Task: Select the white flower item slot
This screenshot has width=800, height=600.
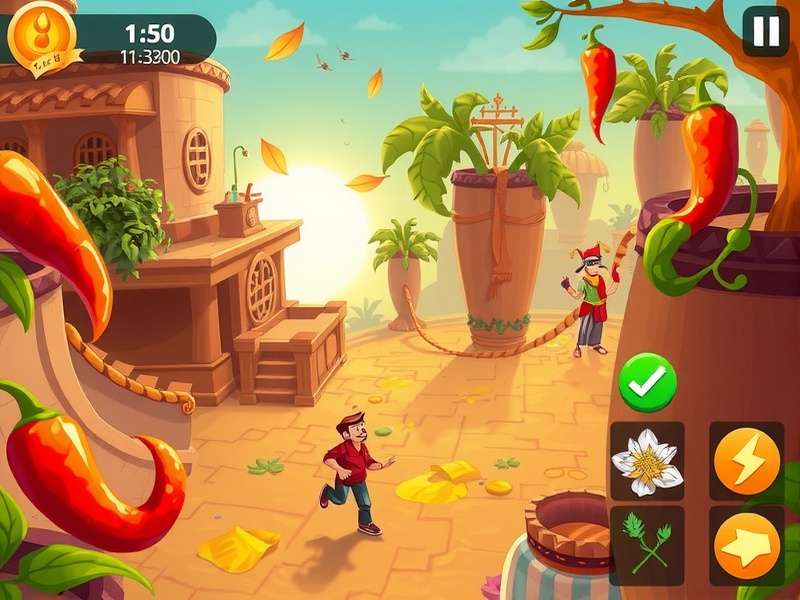Action: [647, 461]
